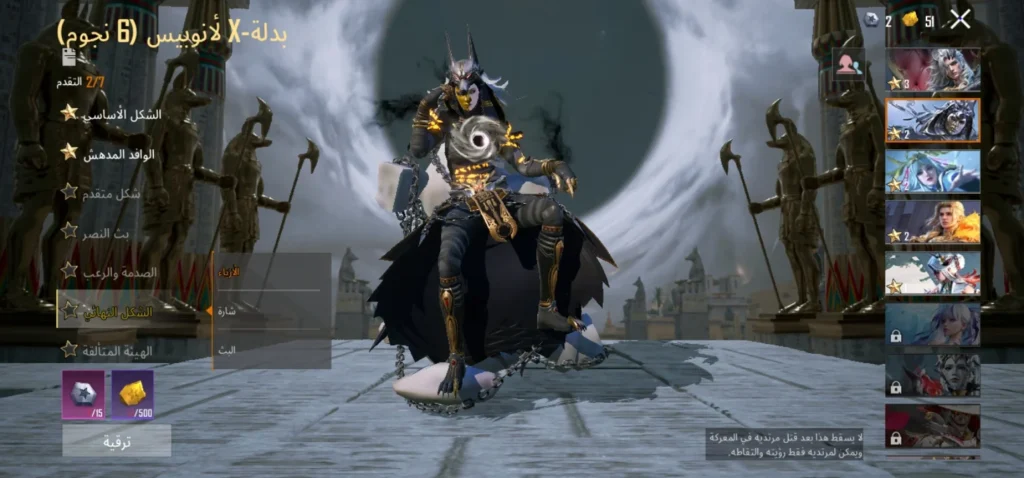Select the البث submenu option
The image size is (1024, 478).
click(x=270, y=348)
